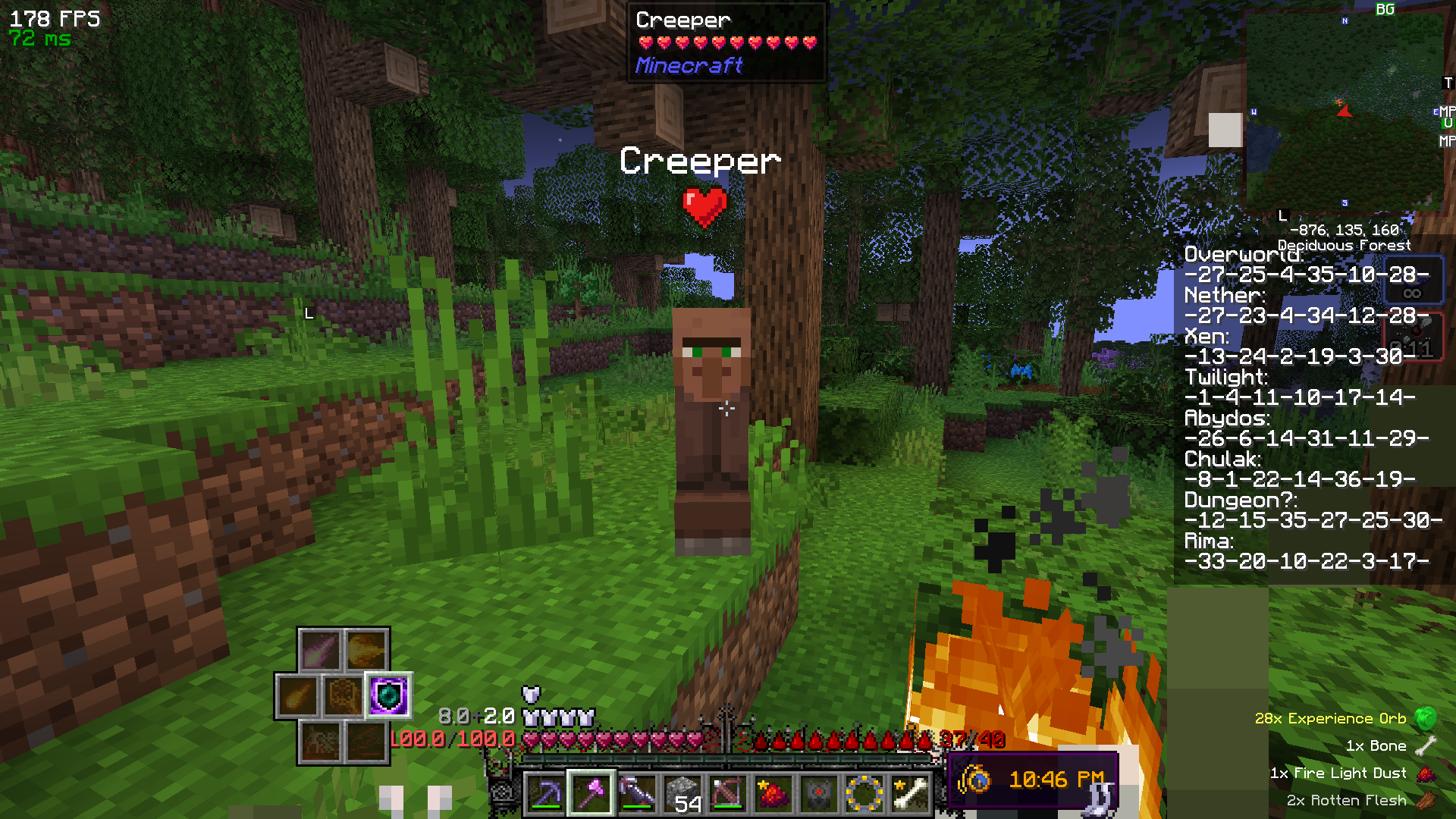Viewport: 1456px width, 819px height.
Task: Choose the cobblestone stack of 54
Action: coord(682,794)
